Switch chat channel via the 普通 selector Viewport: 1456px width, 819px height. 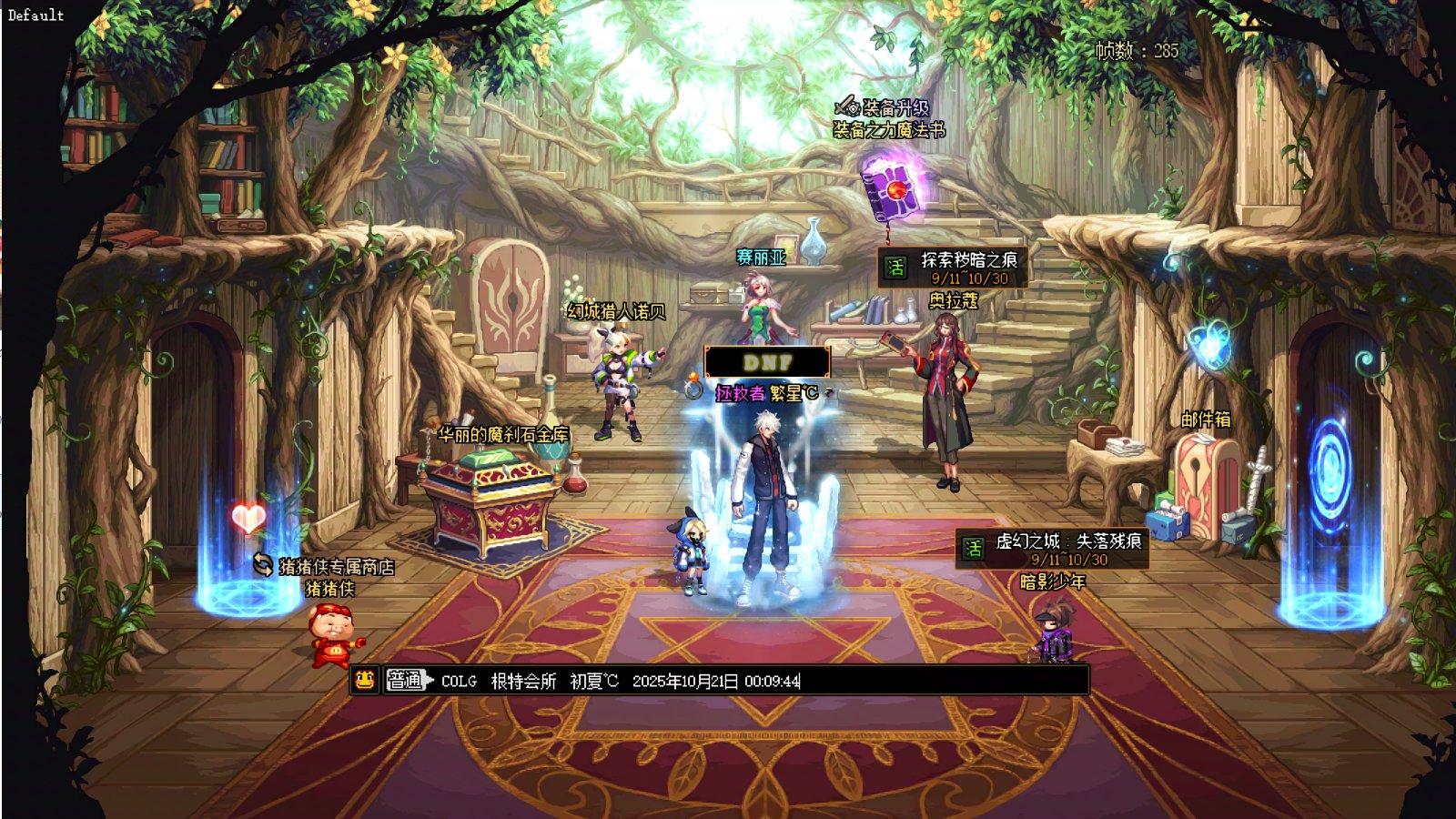407,680
